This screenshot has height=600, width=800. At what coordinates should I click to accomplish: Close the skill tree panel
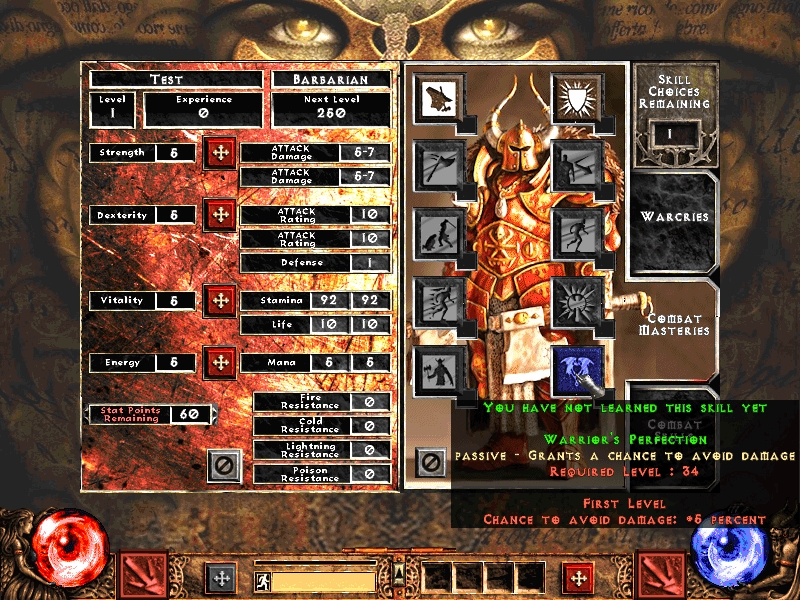click(431, 463)
